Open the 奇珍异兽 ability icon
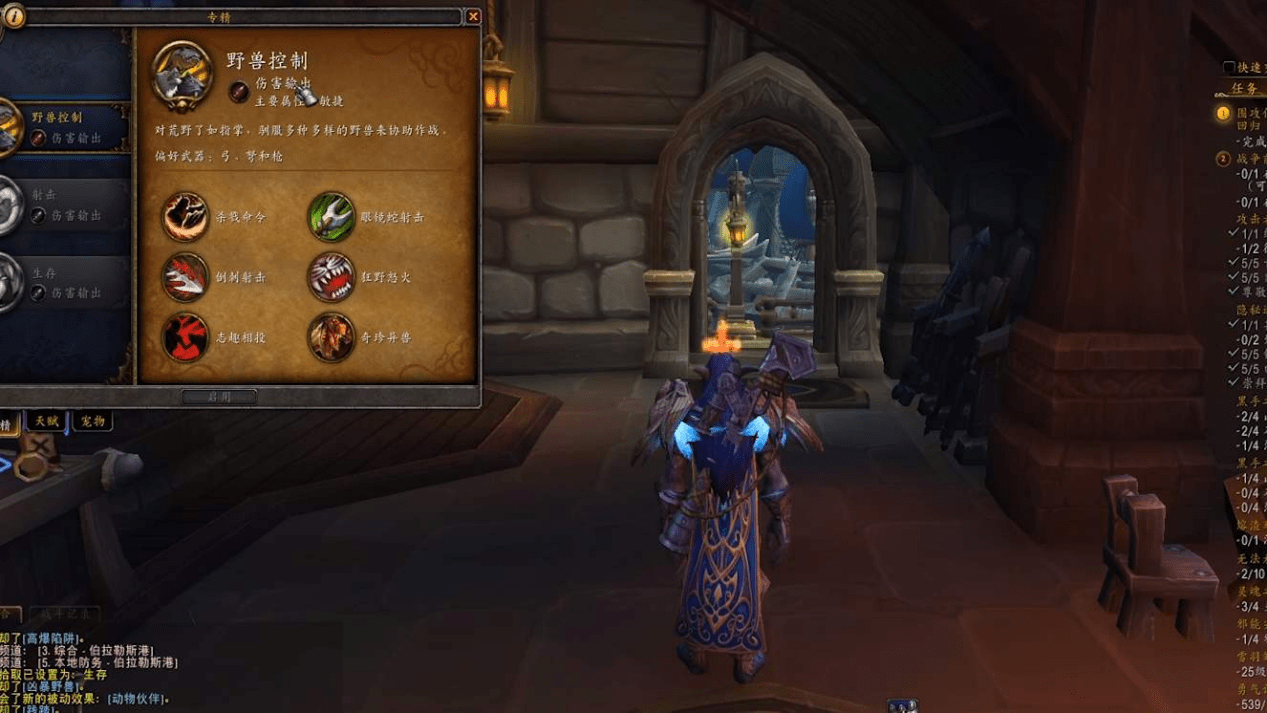This screenshot has height=713, width=1267. point(331,337)
